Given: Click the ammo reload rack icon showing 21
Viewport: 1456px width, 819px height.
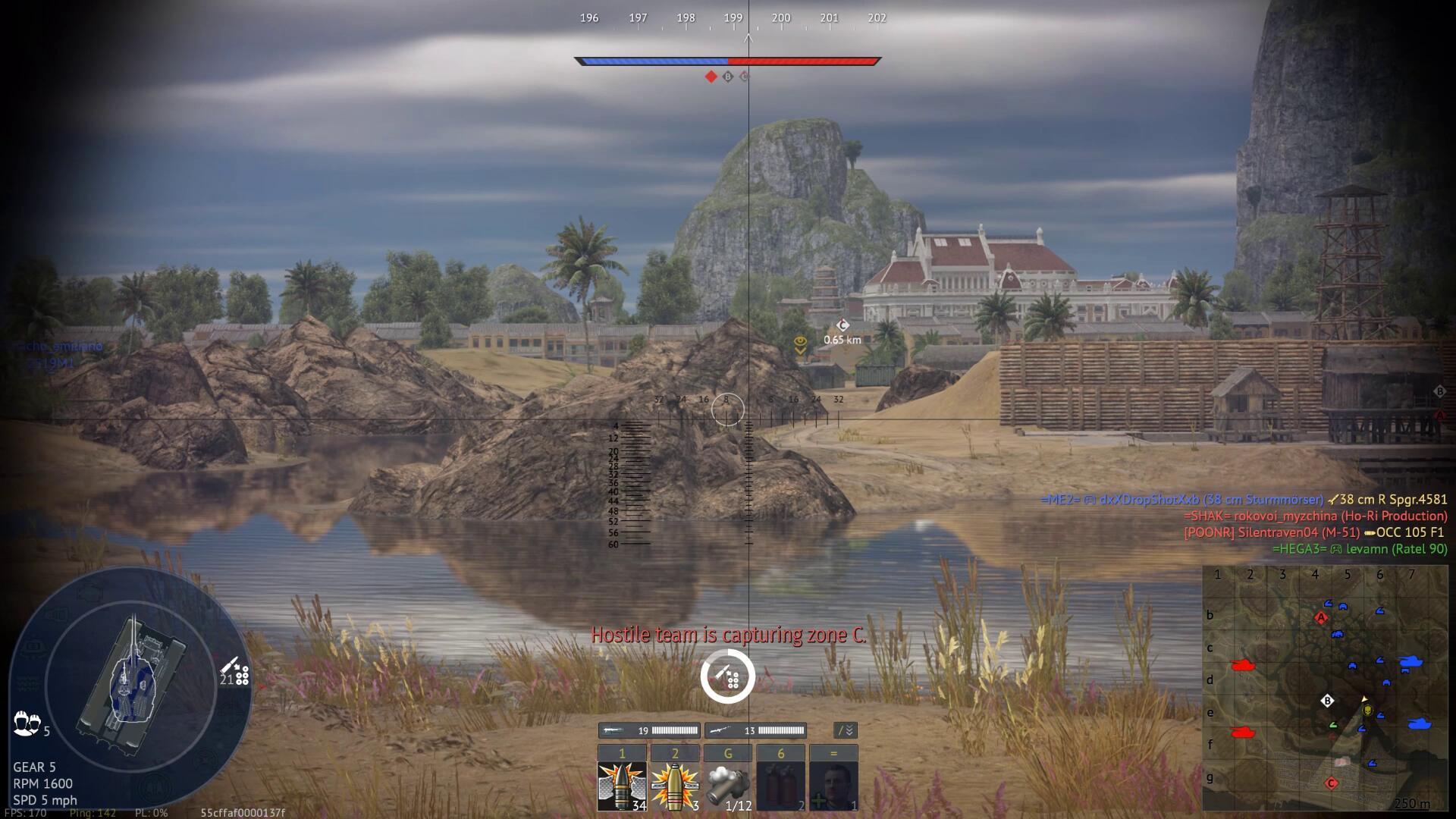Looking at the screenshot, I should click(x=234, y=672).
